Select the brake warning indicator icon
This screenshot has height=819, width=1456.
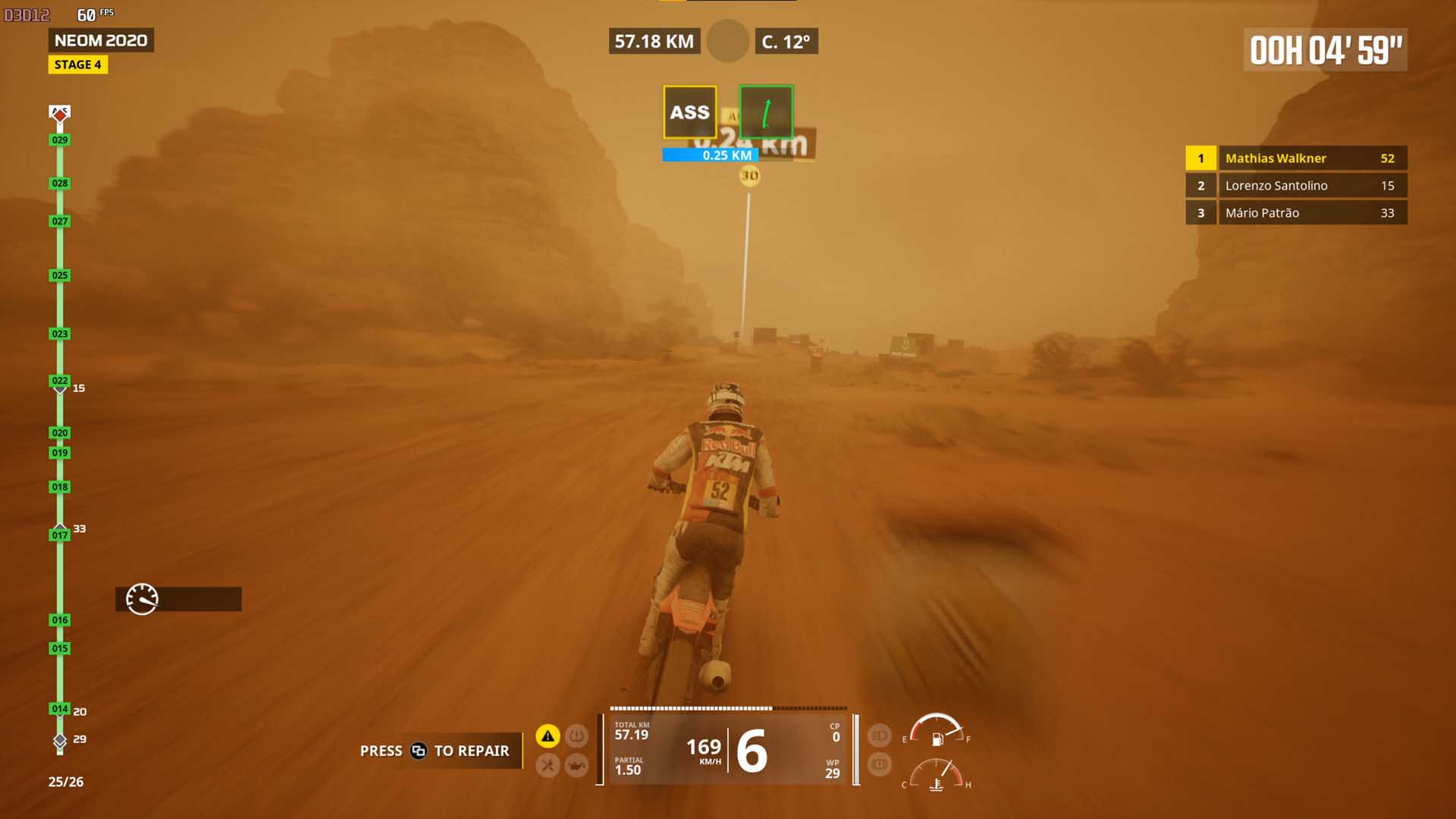tap(879, 764)
